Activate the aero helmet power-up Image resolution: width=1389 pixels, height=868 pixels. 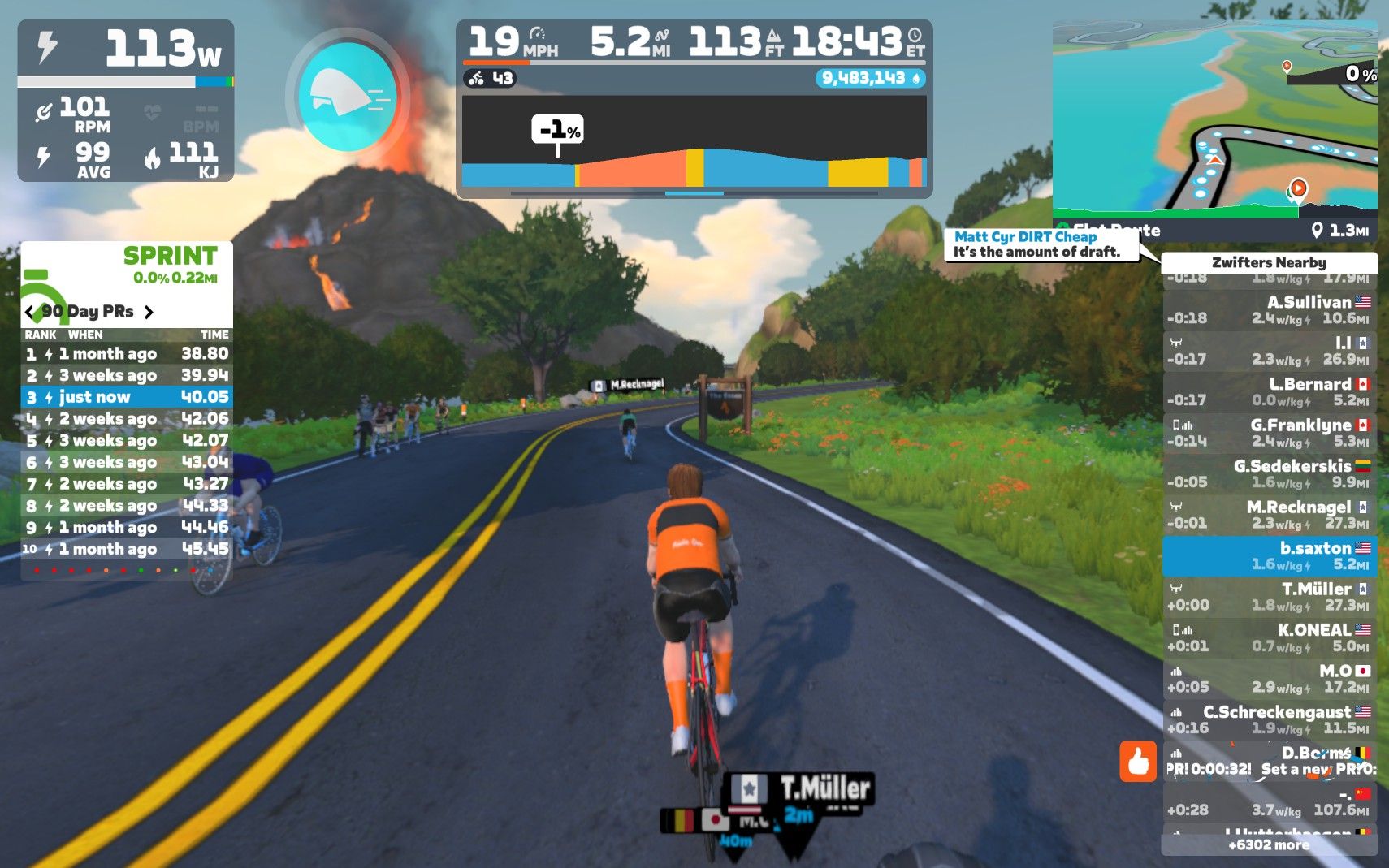tap(348, 97)
